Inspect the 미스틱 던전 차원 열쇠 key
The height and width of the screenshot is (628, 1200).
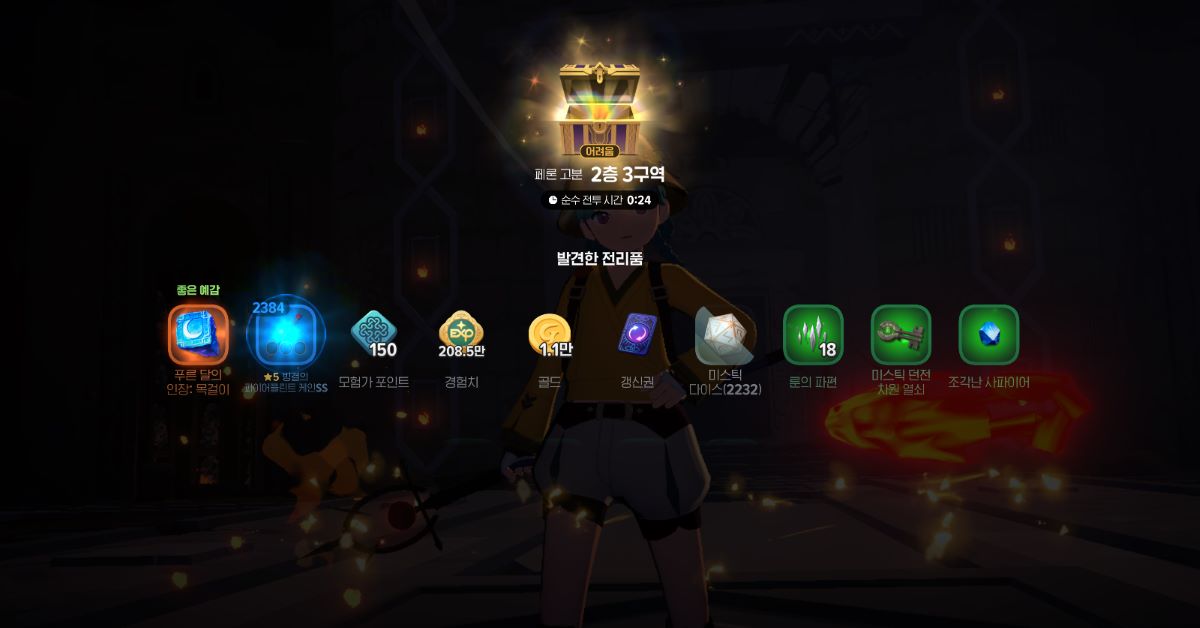(x=901, y=334)
